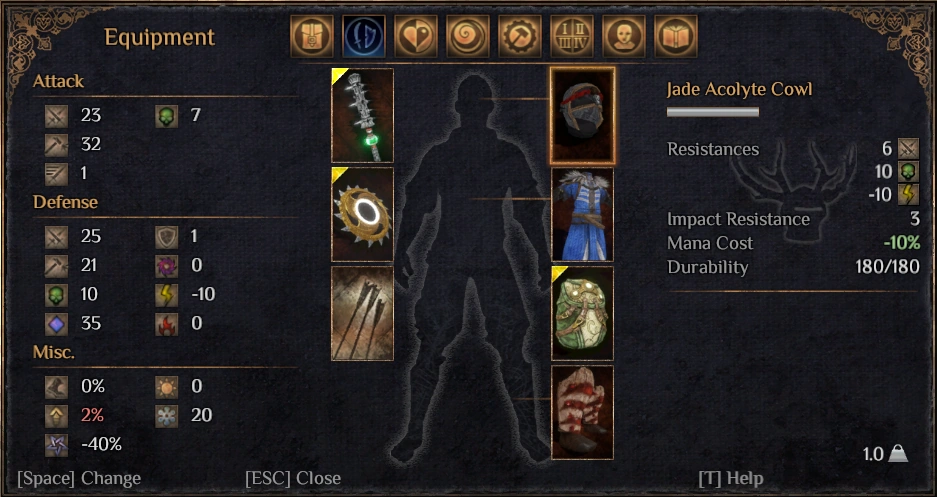The height and width of the screenshot is (497, 937).
Task: Choose the arrows ammunition slot
Action: click(362, 313)
